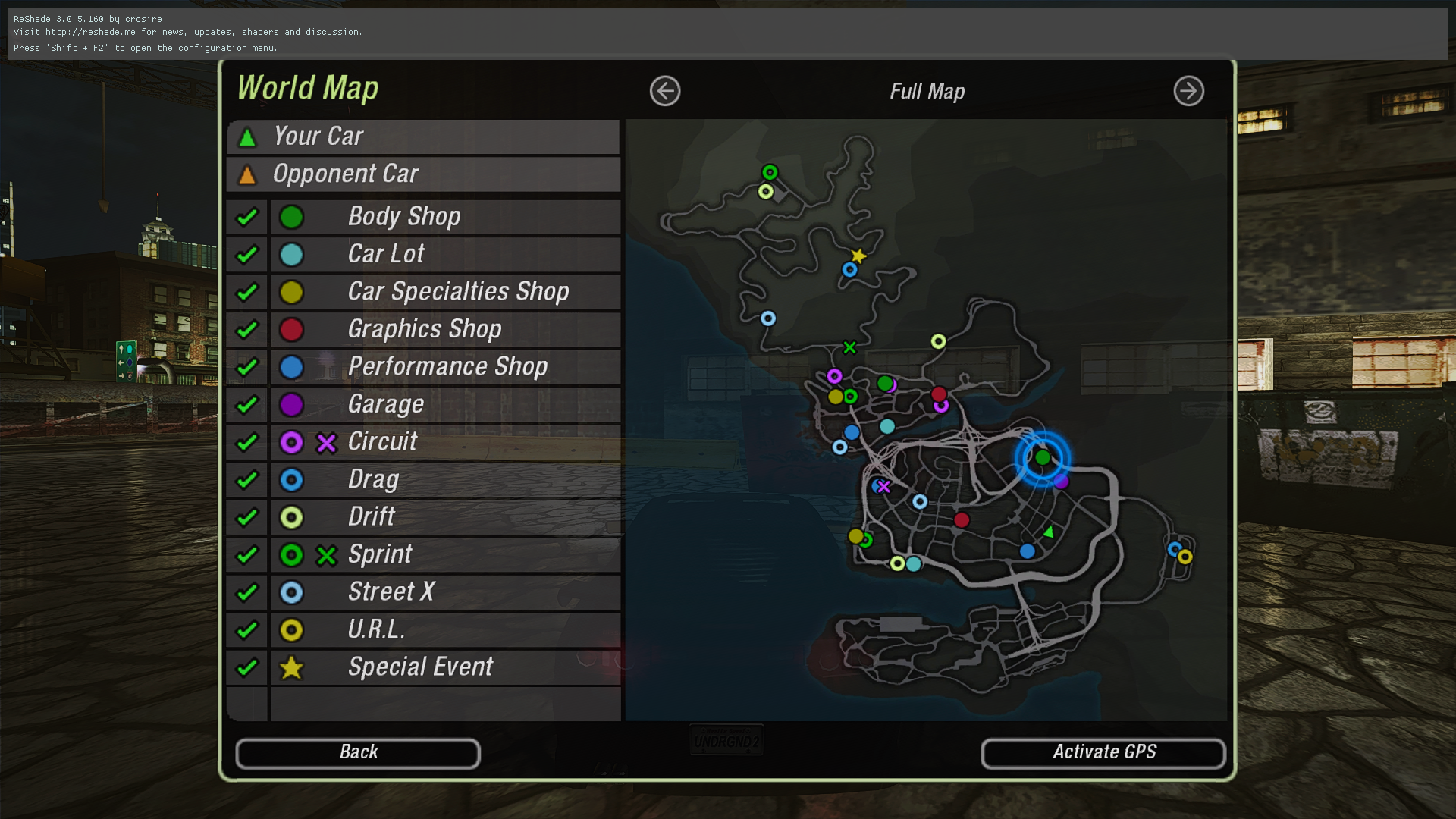Click the Performance Shop legend icon
1456x819 pixels.
coord(292,366)
